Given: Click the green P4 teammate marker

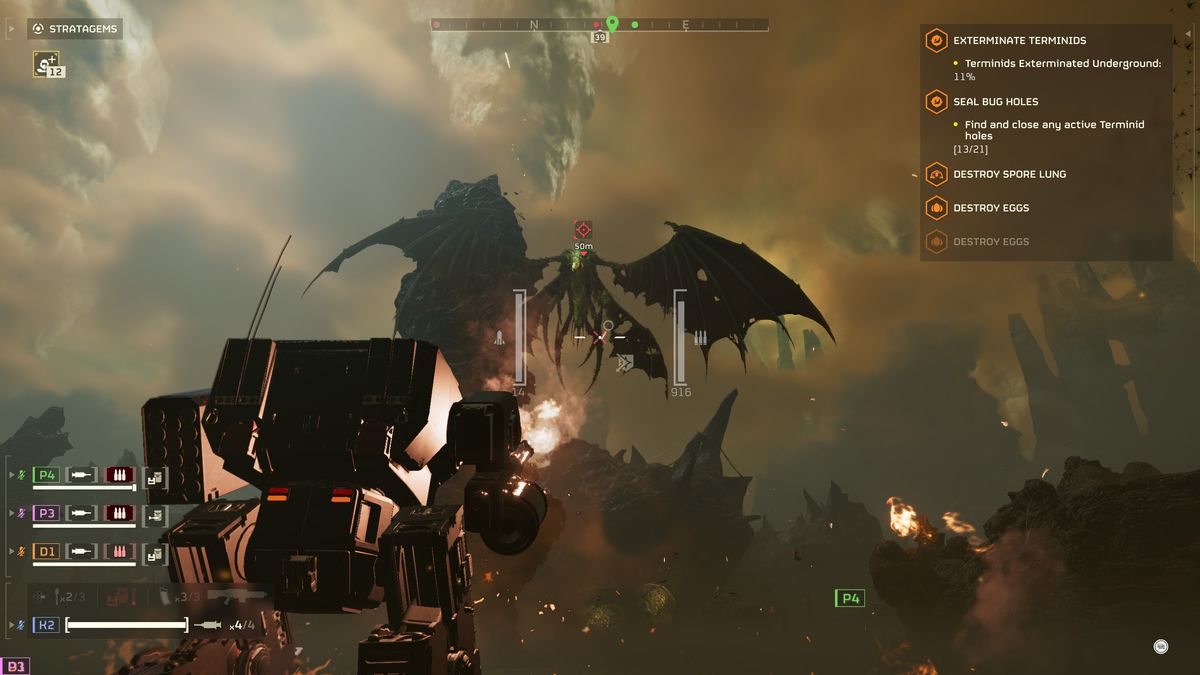Looking at the screenshot, I should click(849, 598).
